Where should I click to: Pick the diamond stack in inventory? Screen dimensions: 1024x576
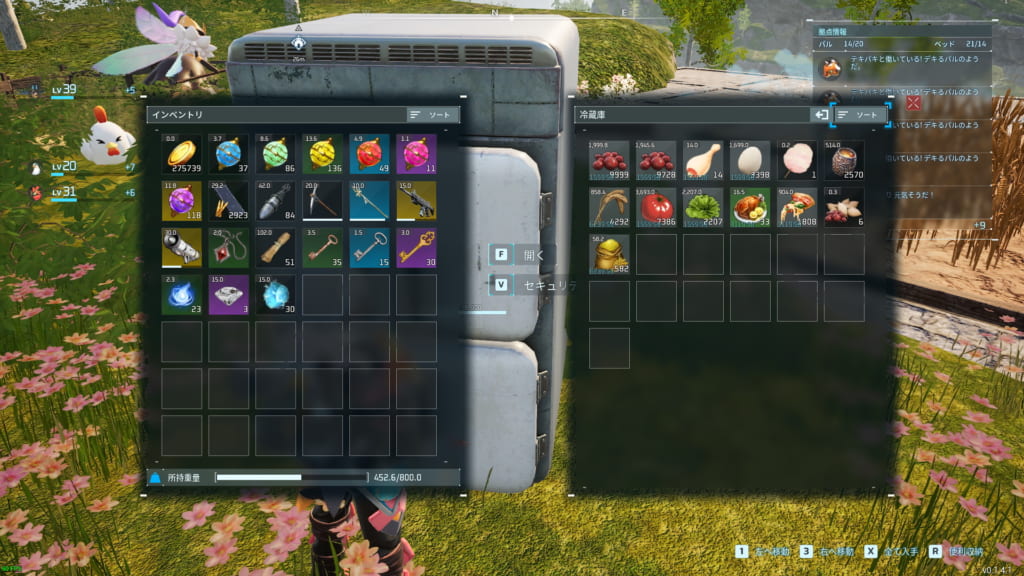coord(275,295)
